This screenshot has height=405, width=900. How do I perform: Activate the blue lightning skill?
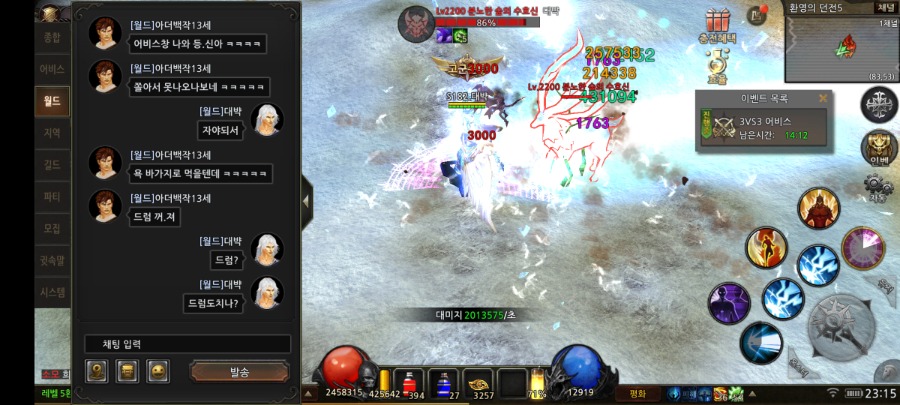[x=818, y=263]
